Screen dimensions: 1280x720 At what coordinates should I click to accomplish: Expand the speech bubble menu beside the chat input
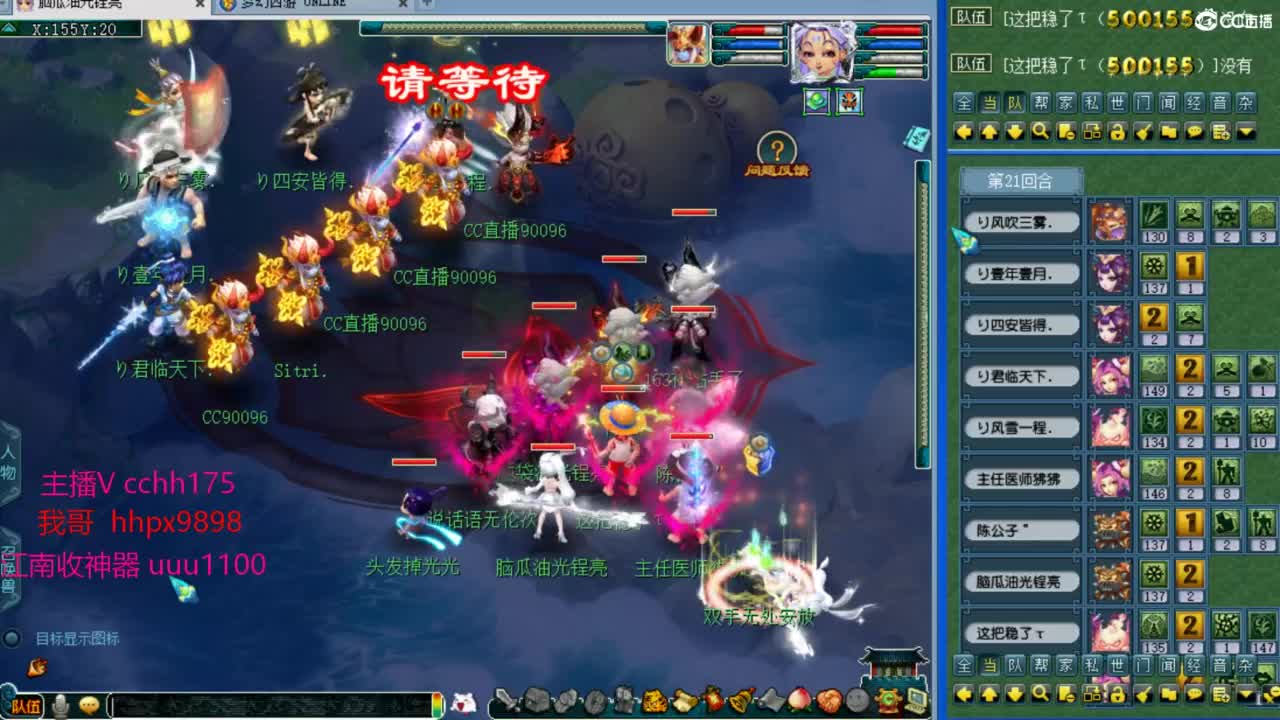point(91,703)
